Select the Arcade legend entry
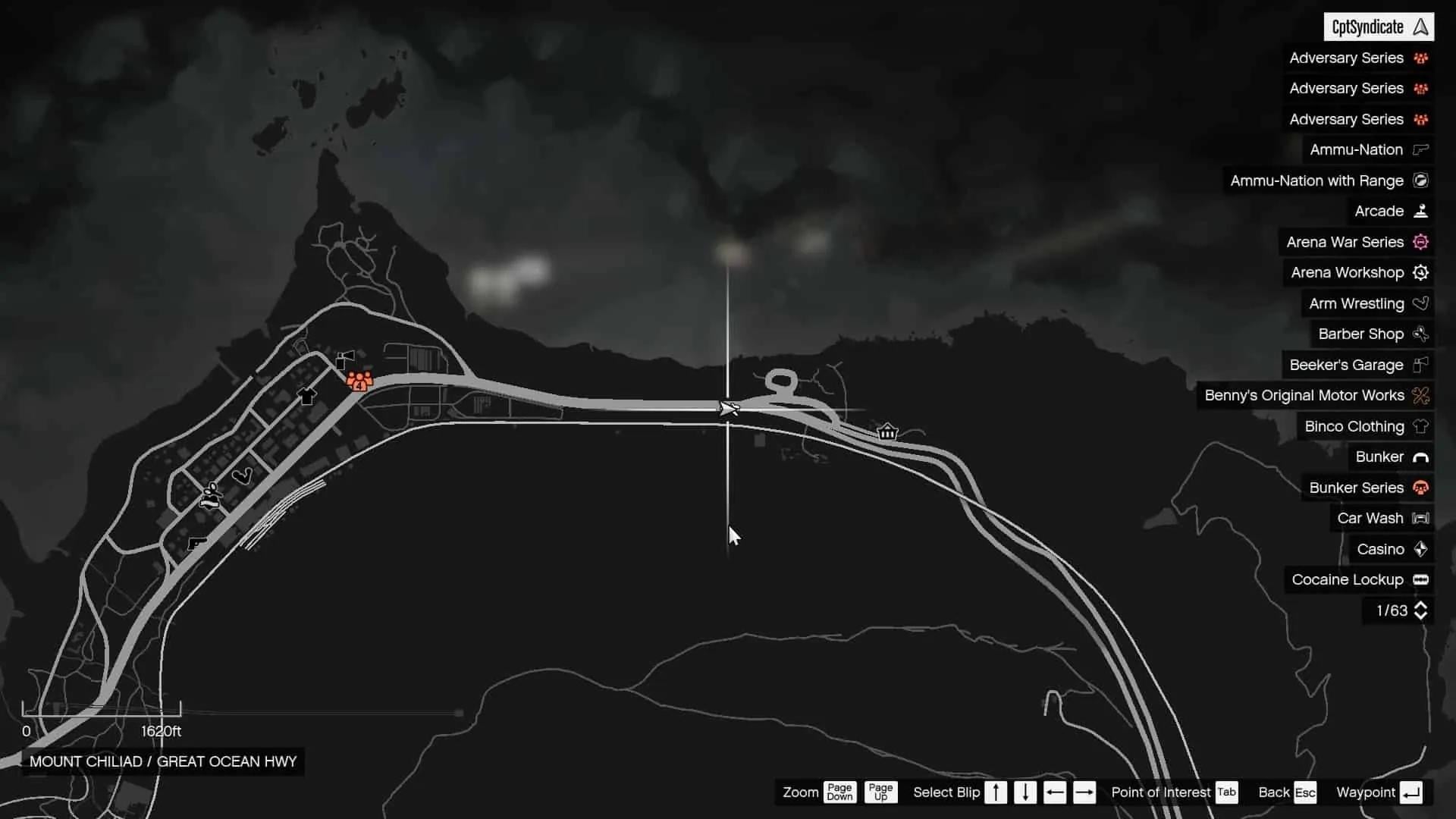This screenshot has width=1456, height=819. (1390, 211)
